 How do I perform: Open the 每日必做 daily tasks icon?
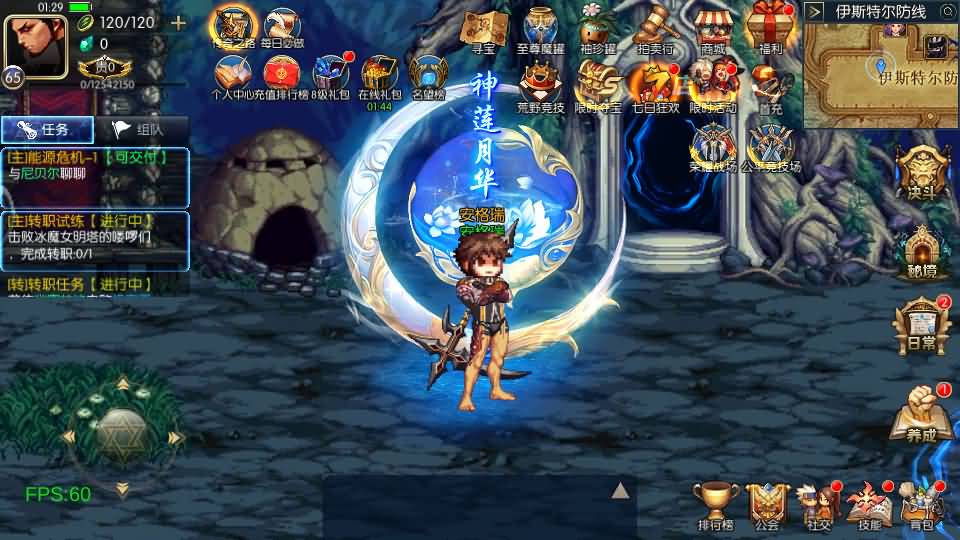[x=281, y=27]
